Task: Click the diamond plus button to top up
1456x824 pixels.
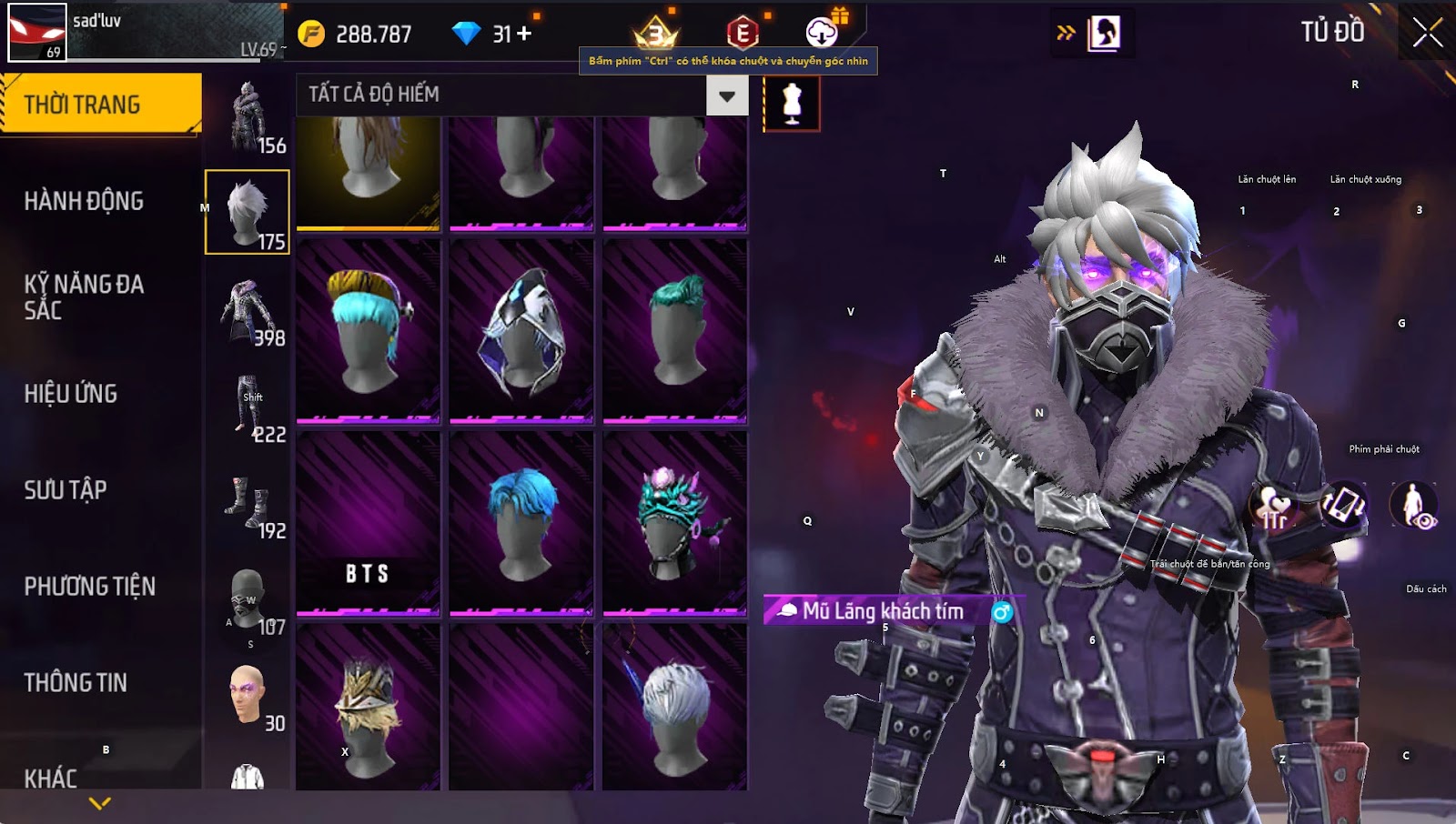Action: pos(524,34)
